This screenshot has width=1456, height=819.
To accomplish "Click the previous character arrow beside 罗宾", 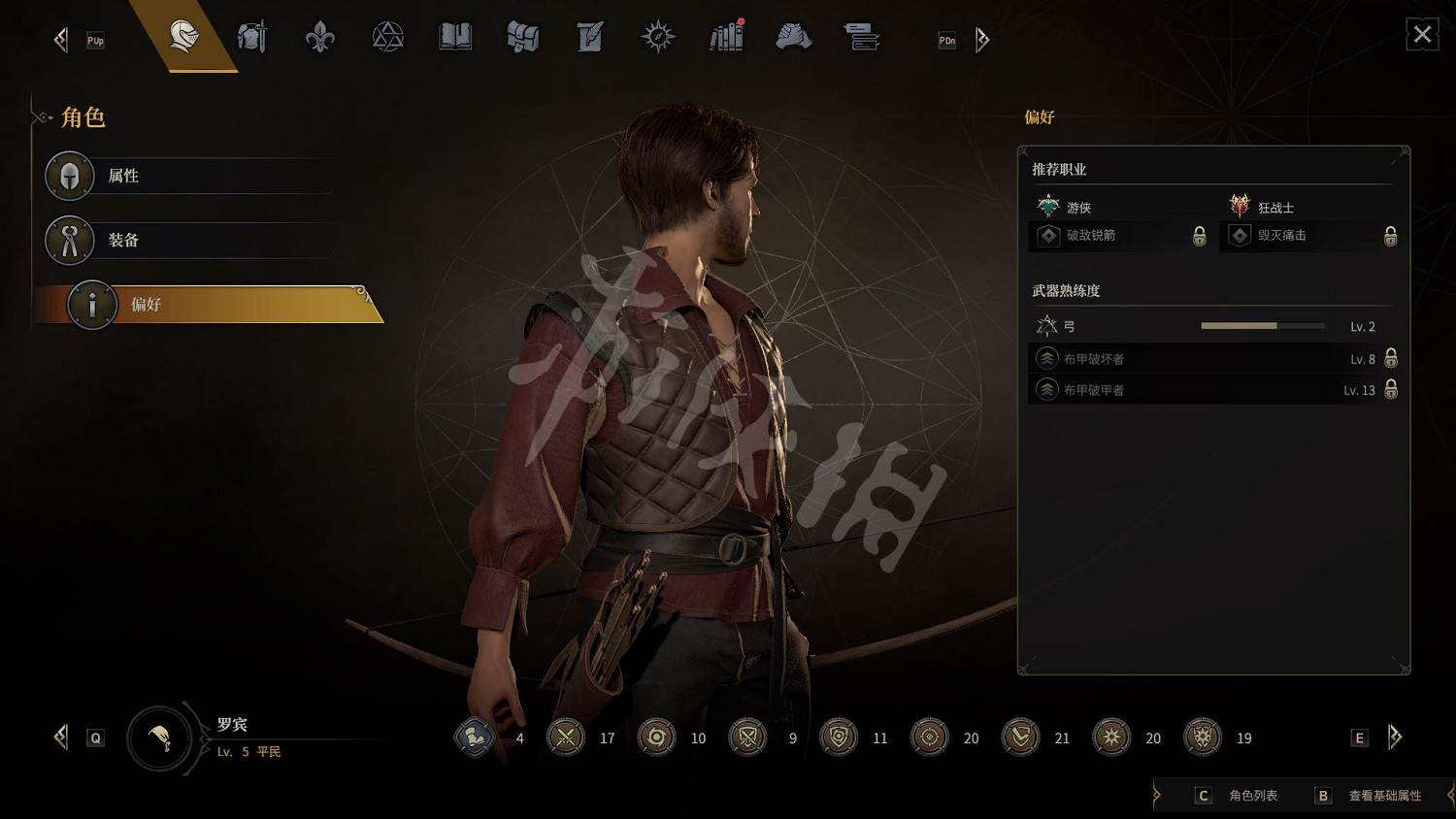I will click(x=61, y=737).
